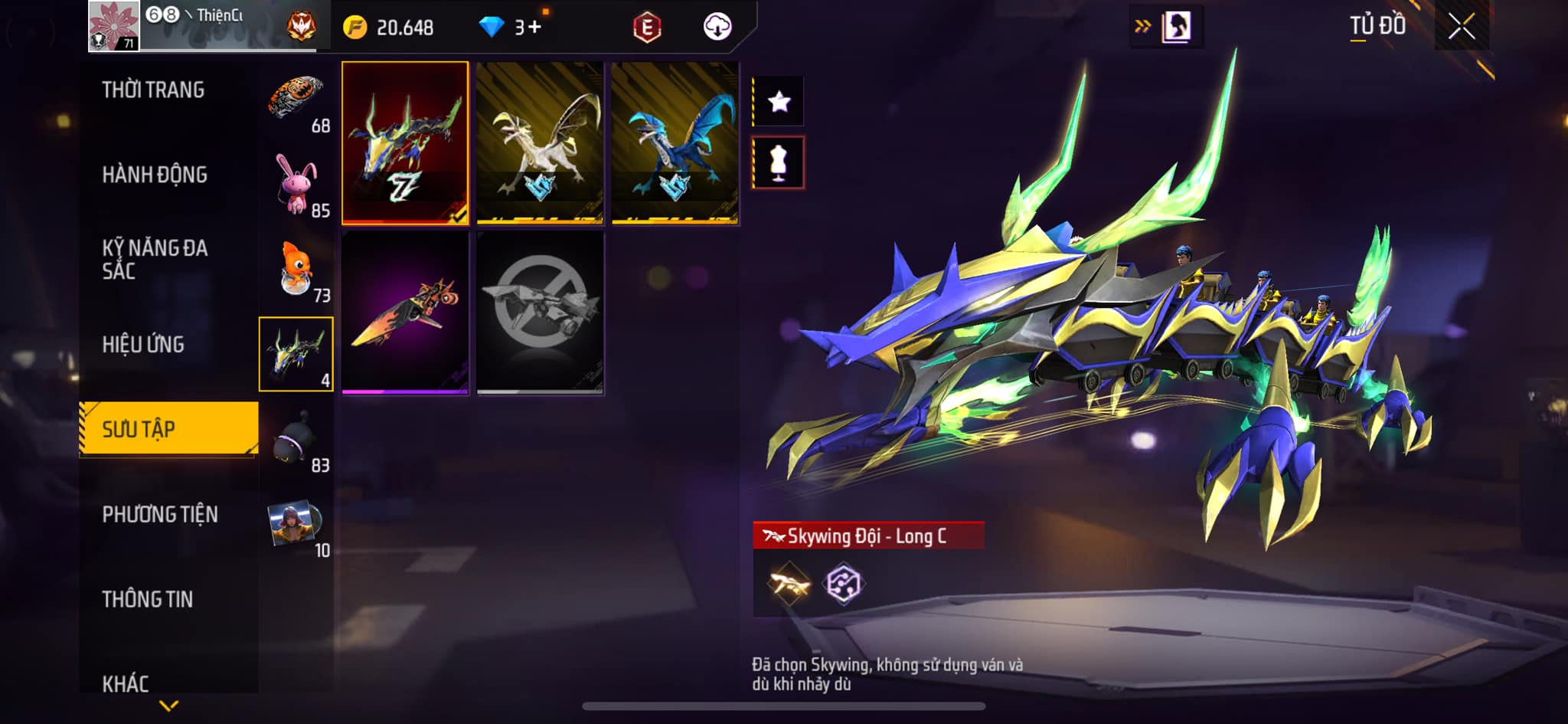This screenshot has width=1568, height=724.
Task: Switch to Hành Động category
Action: click(154, 175)
